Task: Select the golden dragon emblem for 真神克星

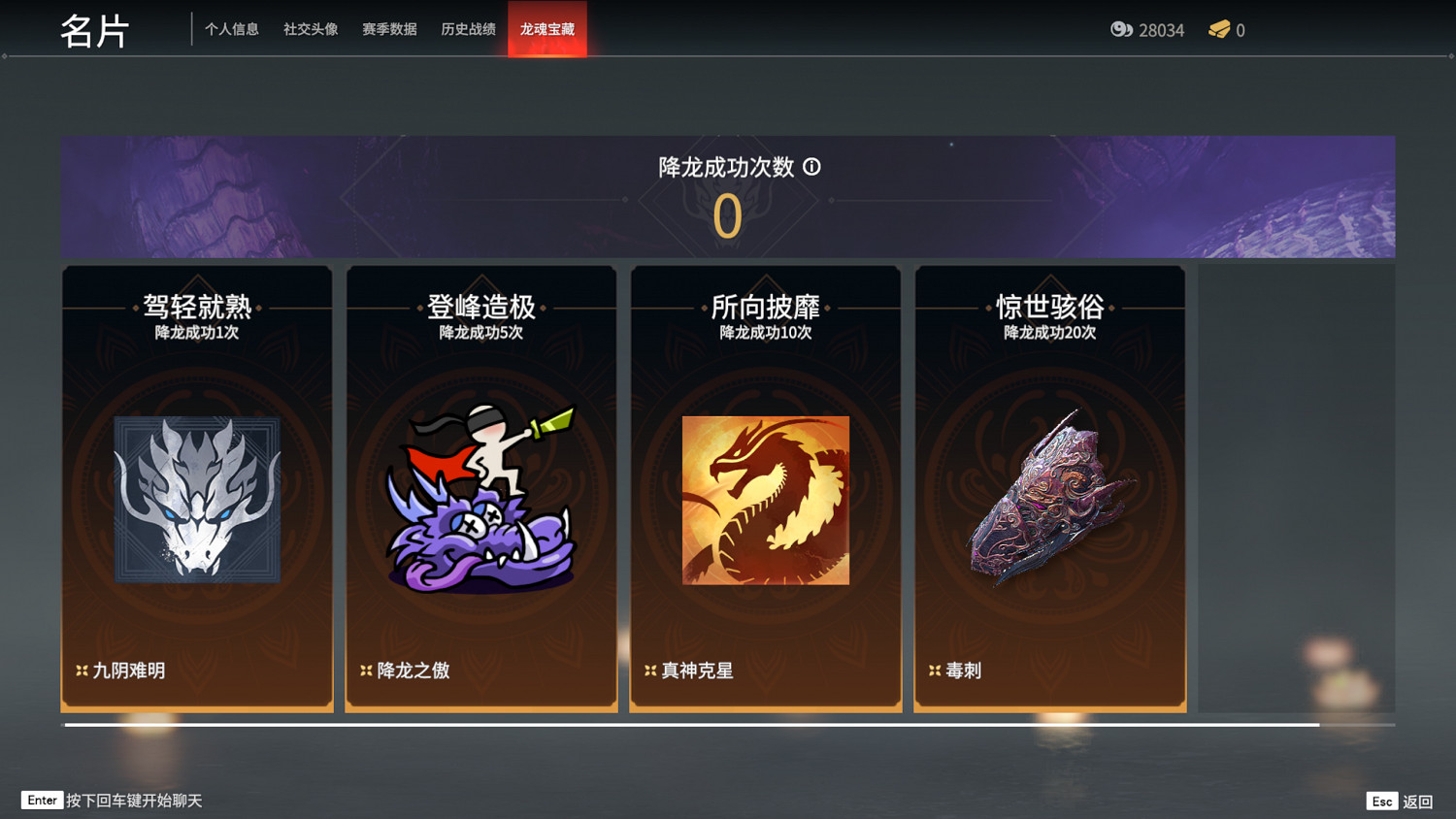Action: 765,500
